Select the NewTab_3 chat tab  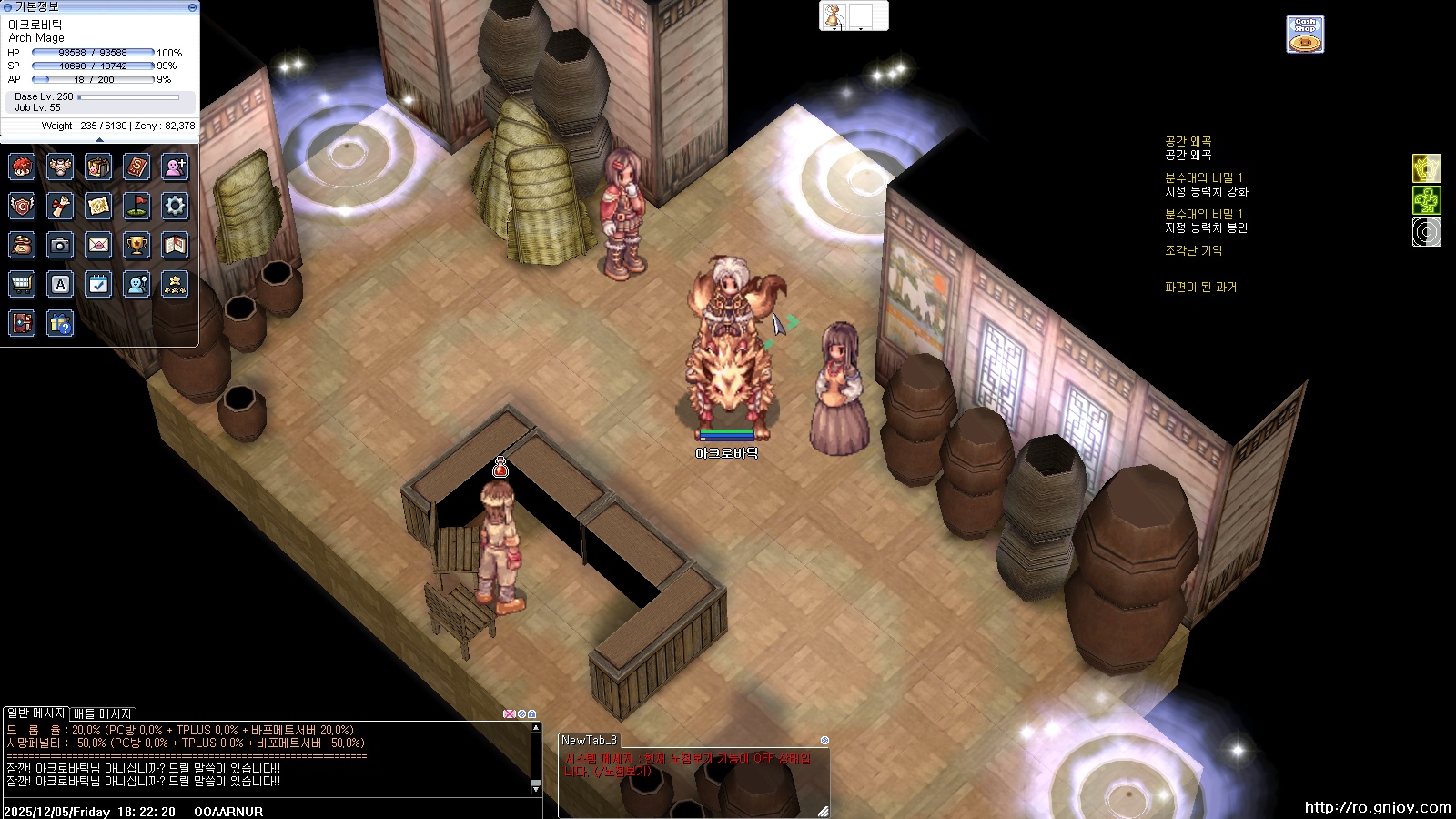pos(589,741)
